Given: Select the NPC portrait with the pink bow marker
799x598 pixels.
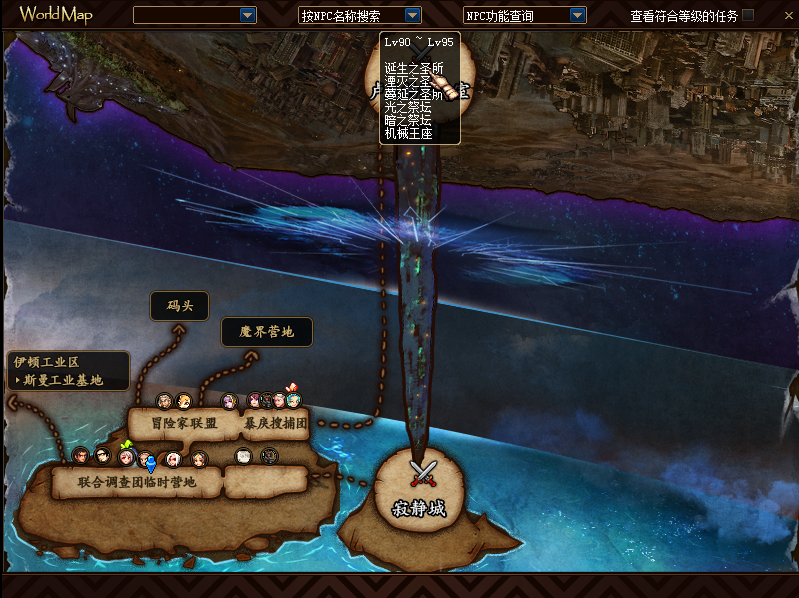Looking at the screenshot, I should [293, 399].
